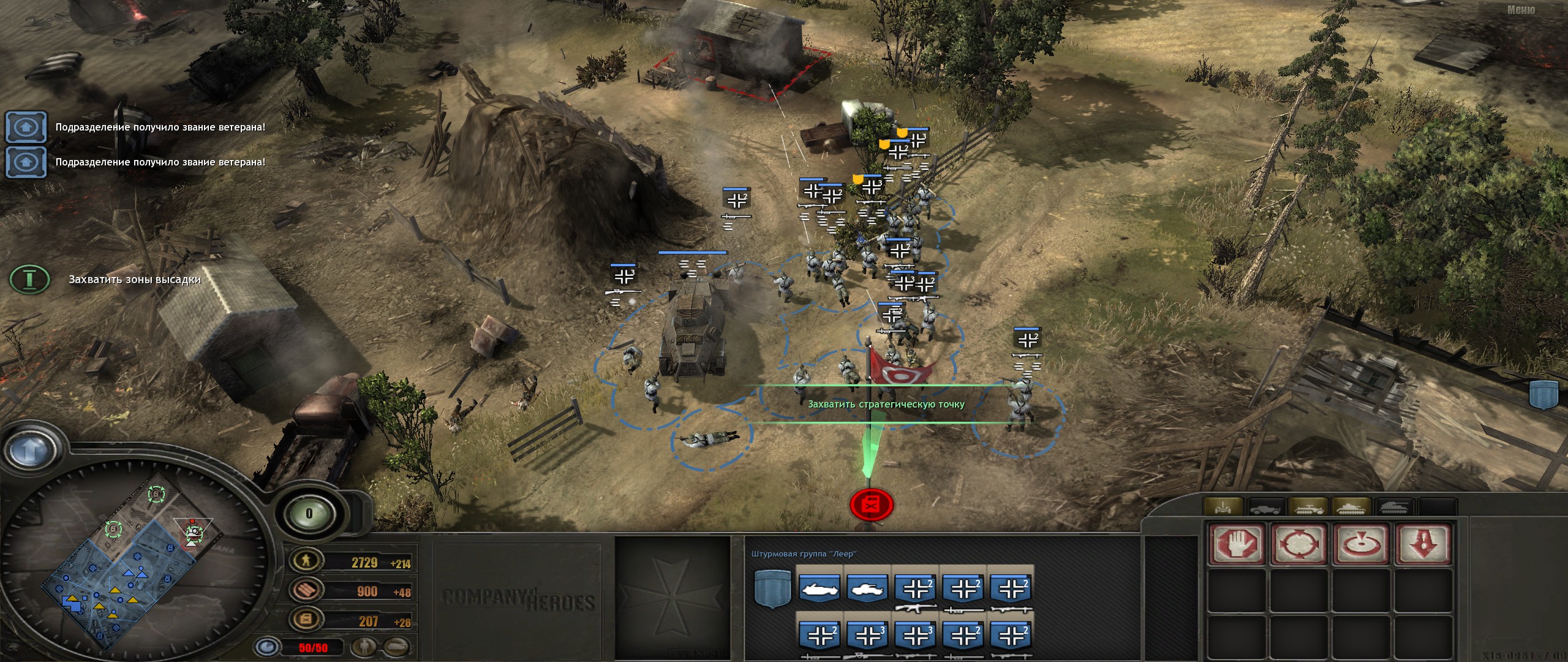Switch to the half-track production tab
Screen dimensions: 1568x662
click(x=1308, y=508)
